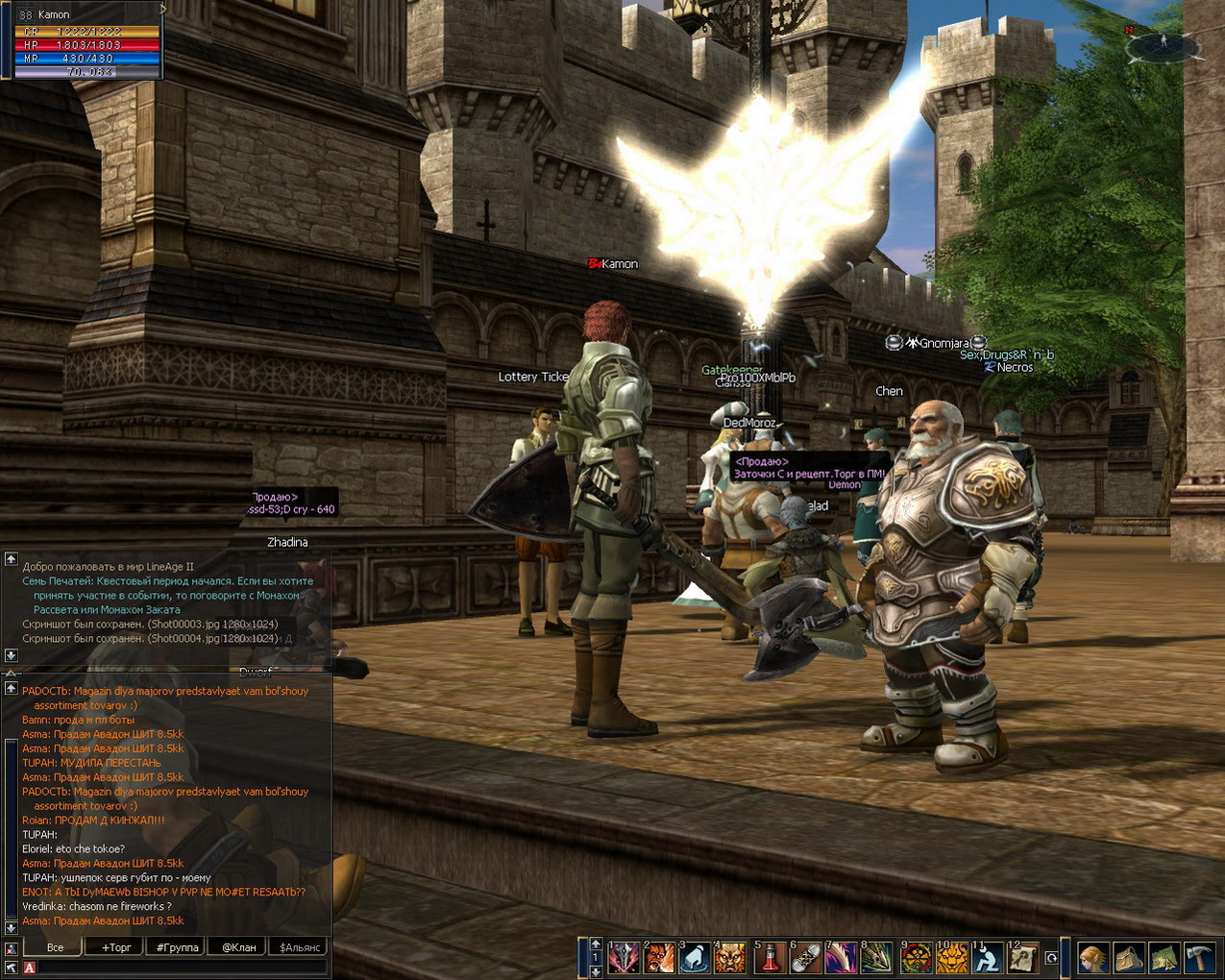This screenshot has width=1225, height=980.
Task: Use the red potion in hotbar slot 5
Action: pyautogui.click(x=770, y=957)
